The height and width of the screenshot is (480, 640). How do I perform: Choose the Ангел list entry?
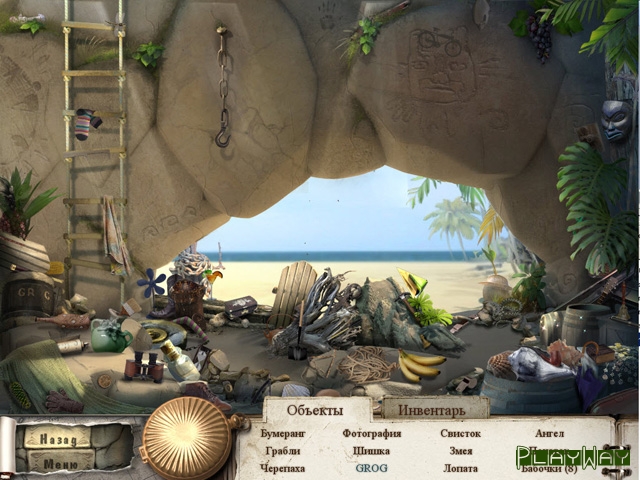(x=549, y=434)
